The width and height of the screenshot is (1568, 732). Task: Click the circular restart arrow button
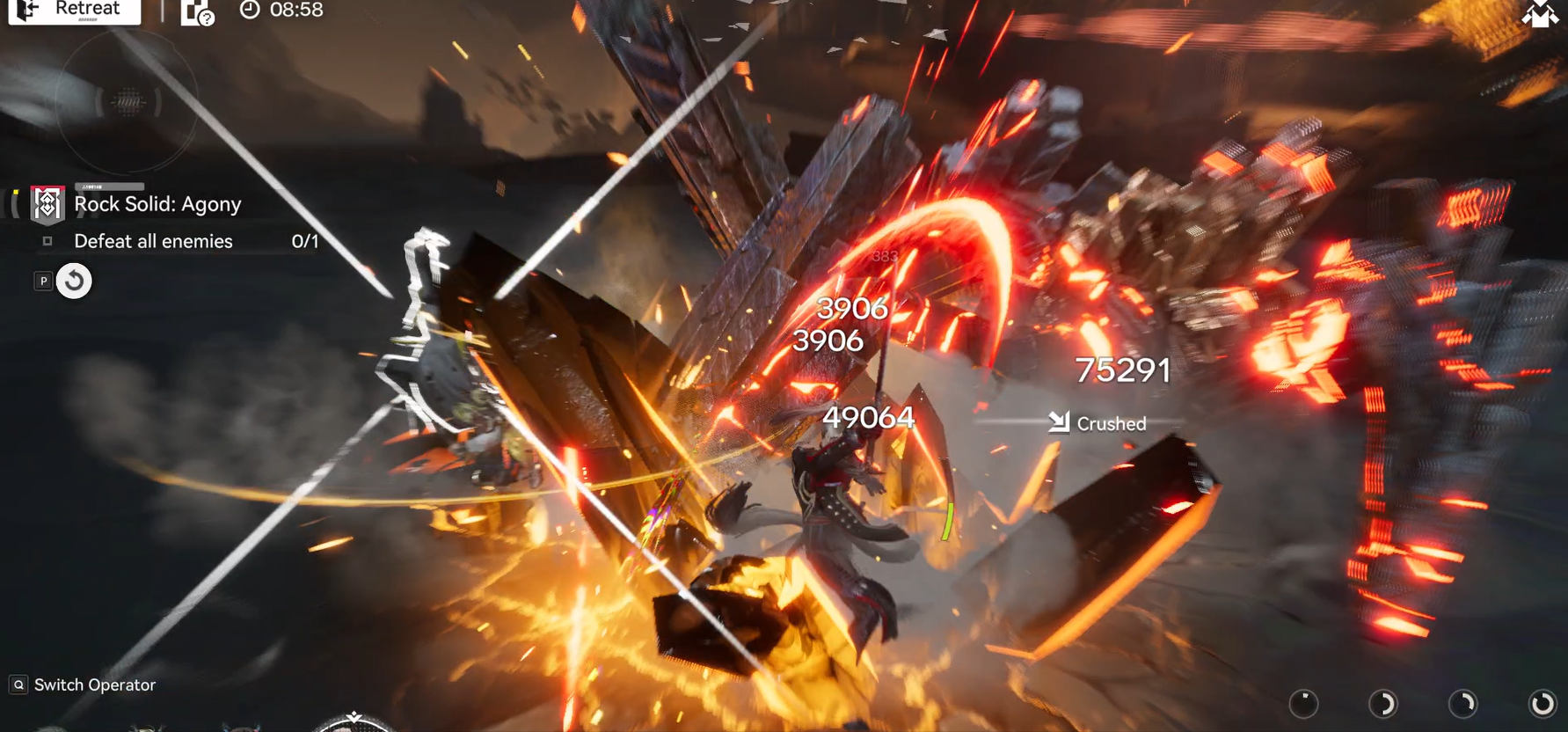point(74,282)
